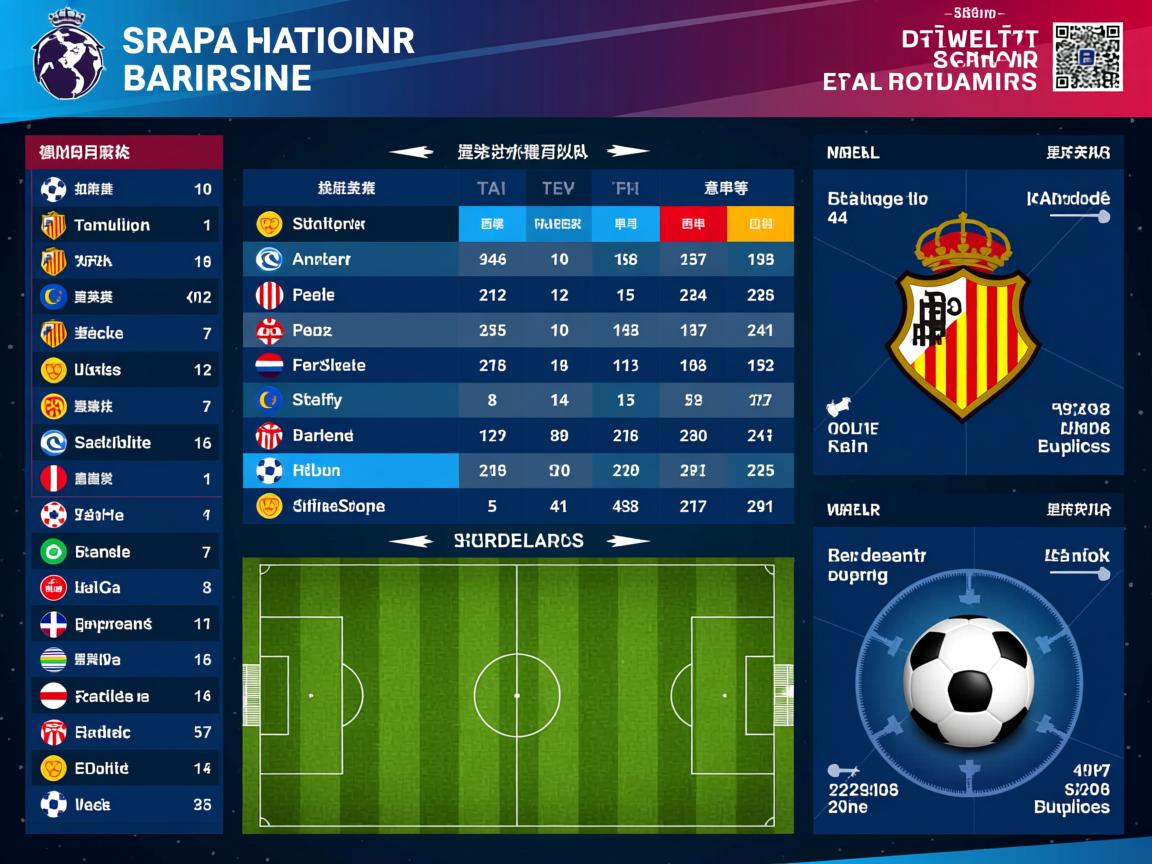Select the StifireStope table row

(x=518, y=506)
